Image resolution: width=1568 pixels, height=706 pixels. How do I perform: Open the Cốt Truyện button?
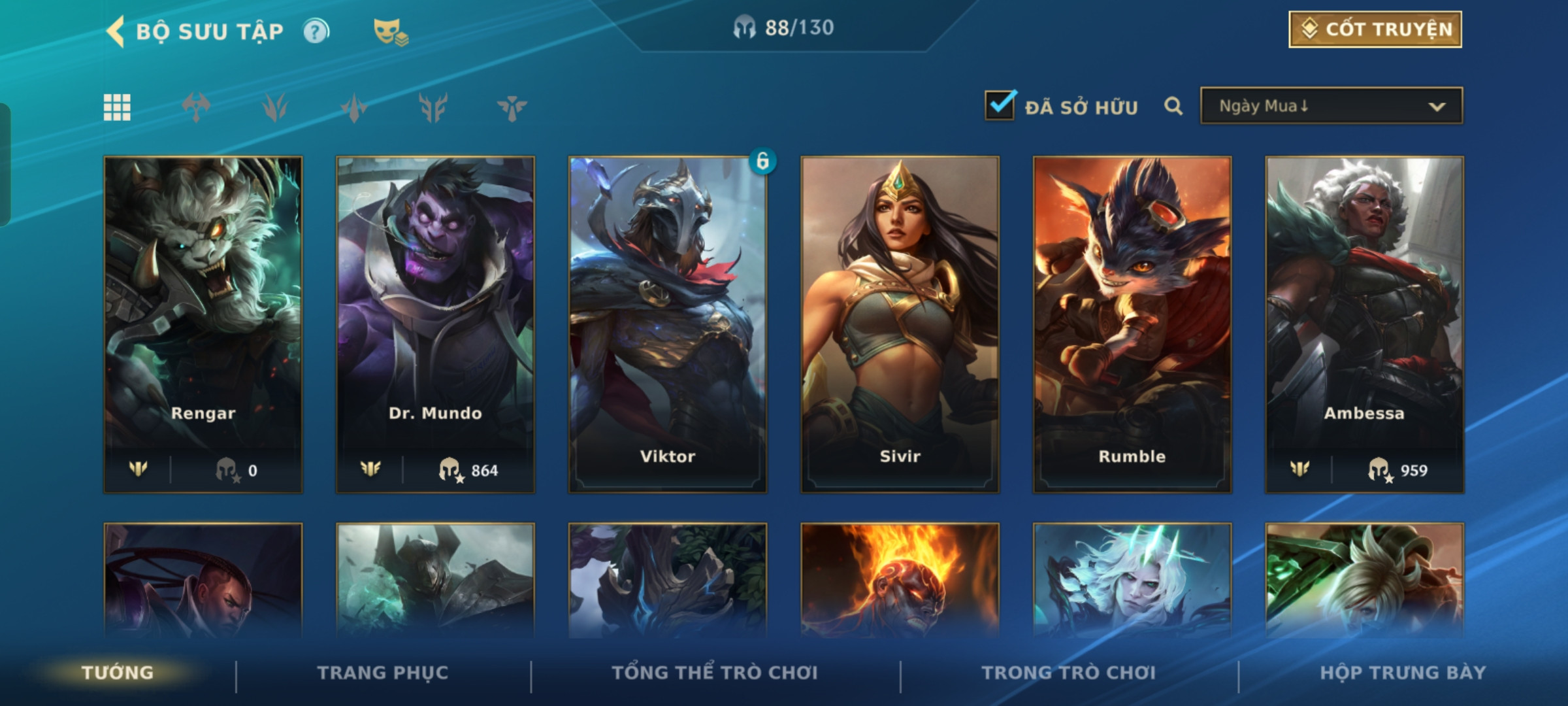tap(1375, 29)
